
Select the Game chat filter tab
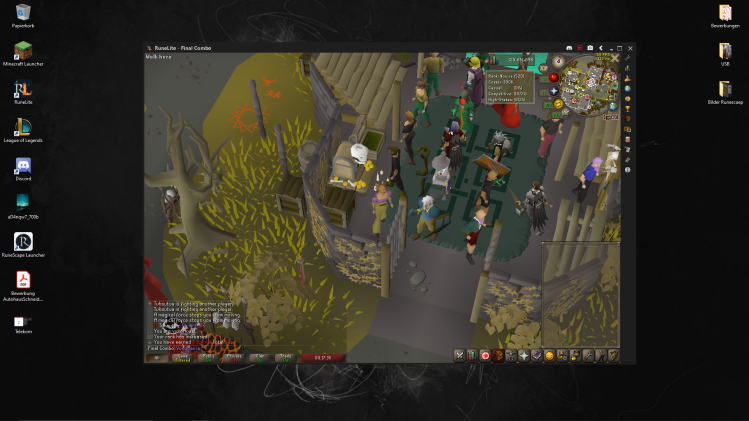(182, 356)
